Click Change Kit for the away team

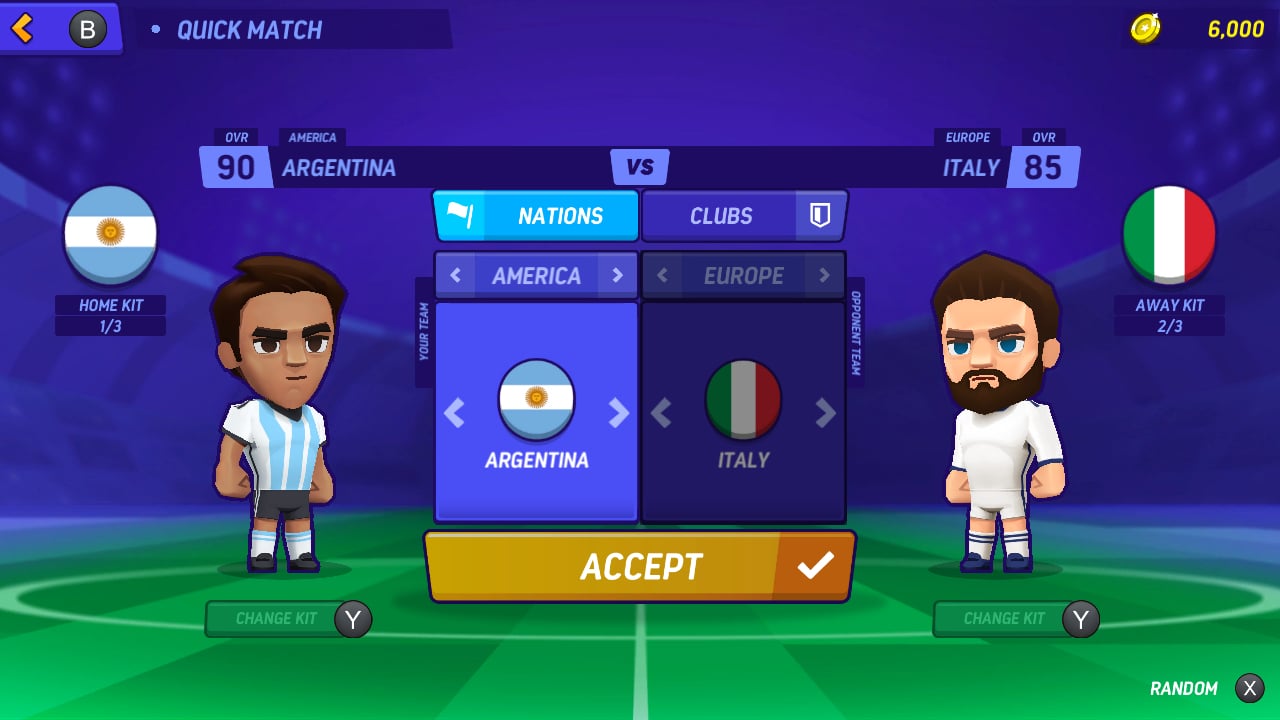1003,618
